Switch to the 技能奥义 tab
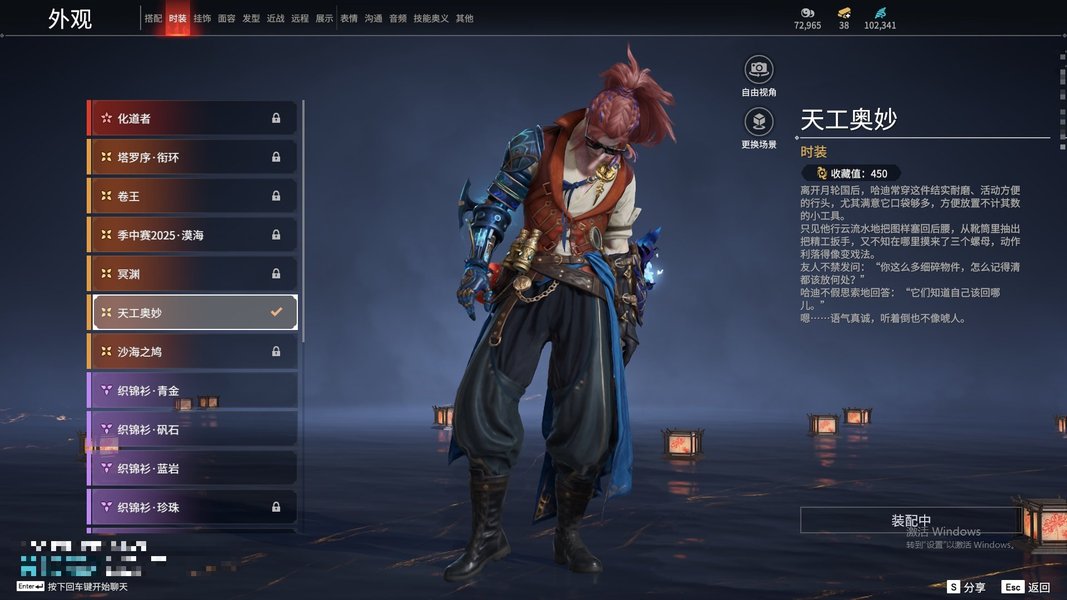Screen dimensions: 1067x600 pos(431,18)
